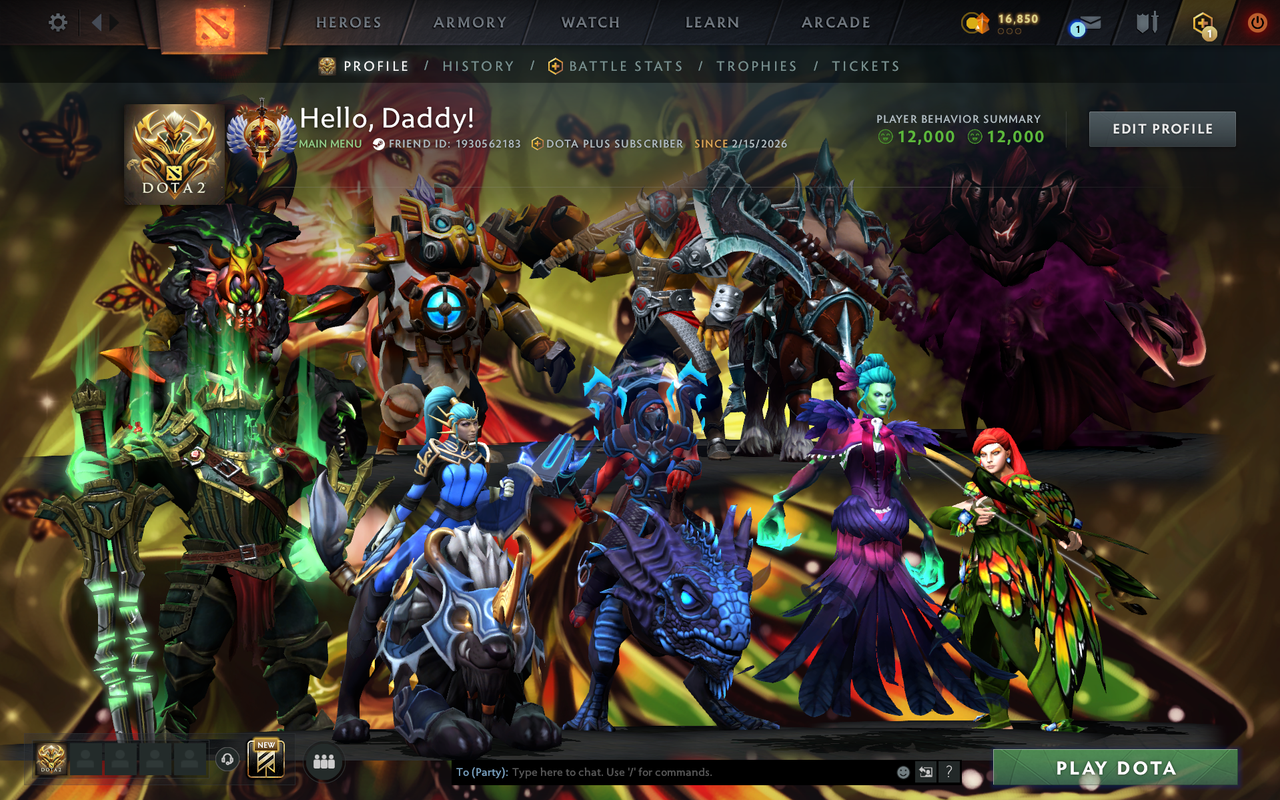This screenshot has height=800, width=1280.
Task: Open the gold Dota Plus hexagon icon
Action: click(1203, 22)
